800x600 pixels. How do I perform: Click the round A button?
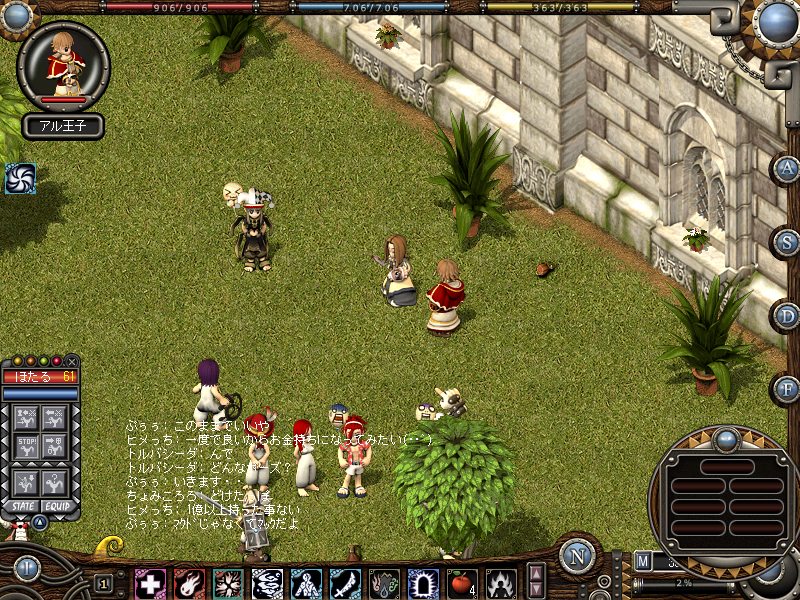(785, 168)
